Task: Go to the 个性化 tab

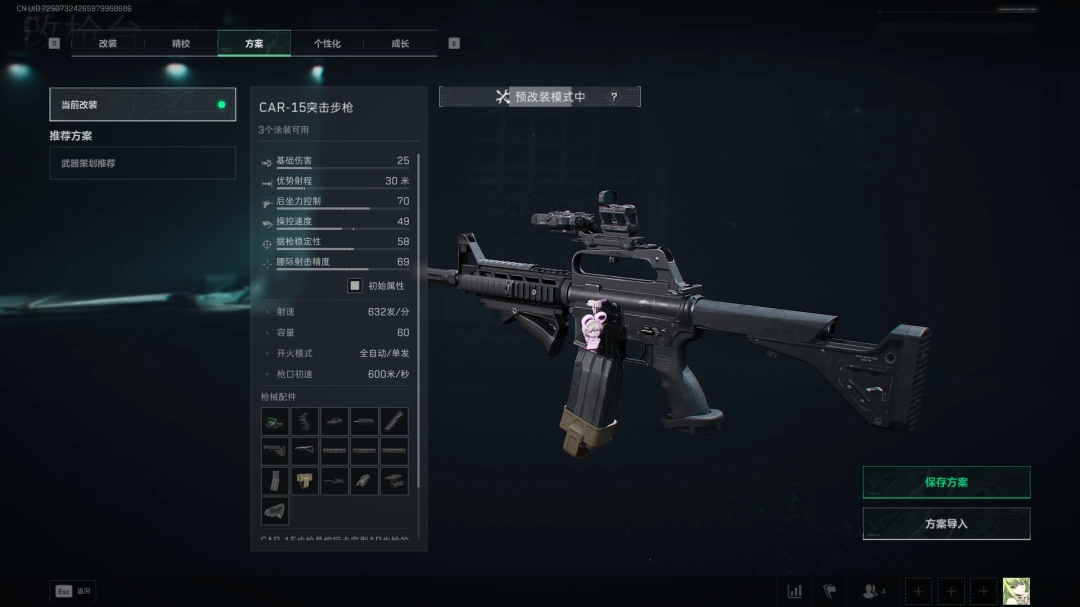Action: (327, 44)
